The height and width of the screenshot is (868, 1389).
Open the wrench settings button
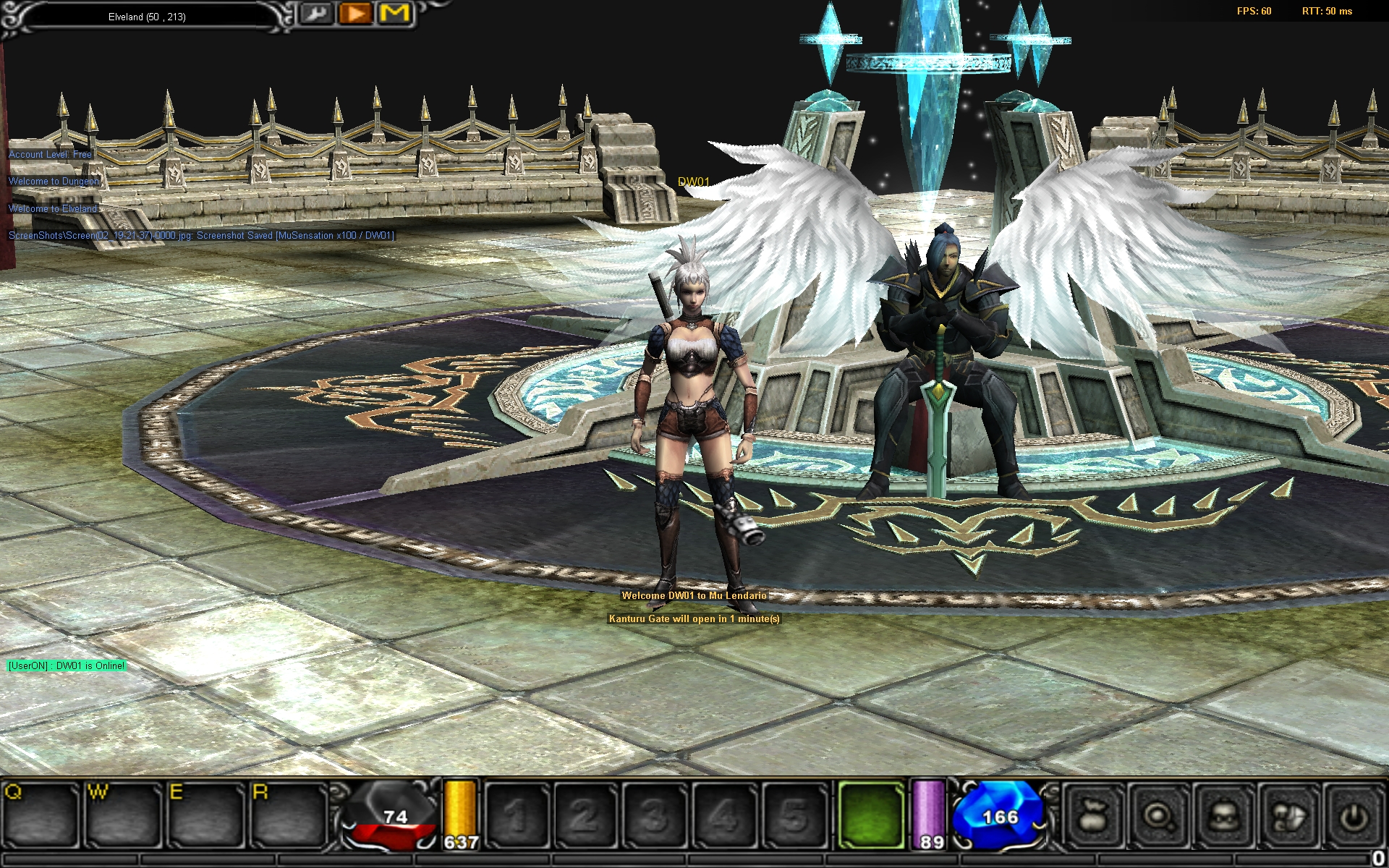click(316, 13)
